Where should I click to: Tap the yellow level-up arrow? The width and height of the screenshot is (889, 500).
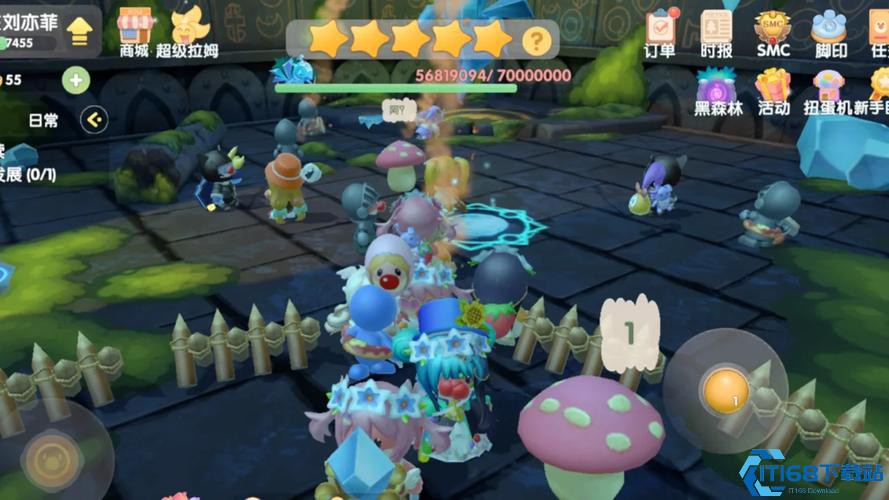tap(80, 31)
